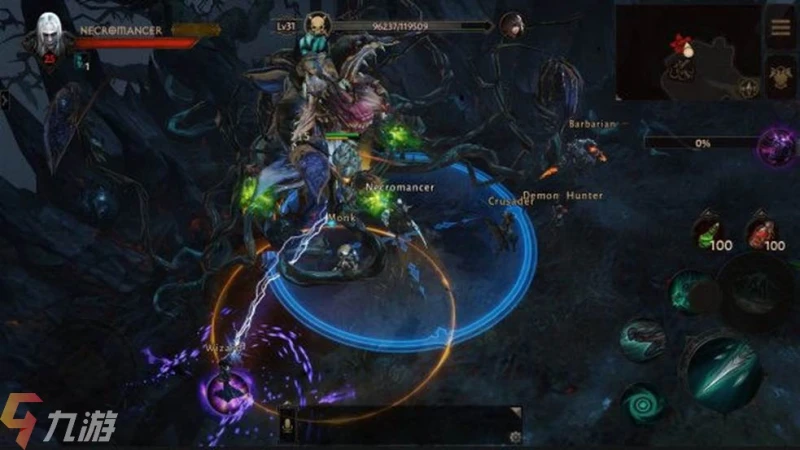The image size is (800, 450).
Task: Activate the purple ultimate orb
Action: click(776, 145)
